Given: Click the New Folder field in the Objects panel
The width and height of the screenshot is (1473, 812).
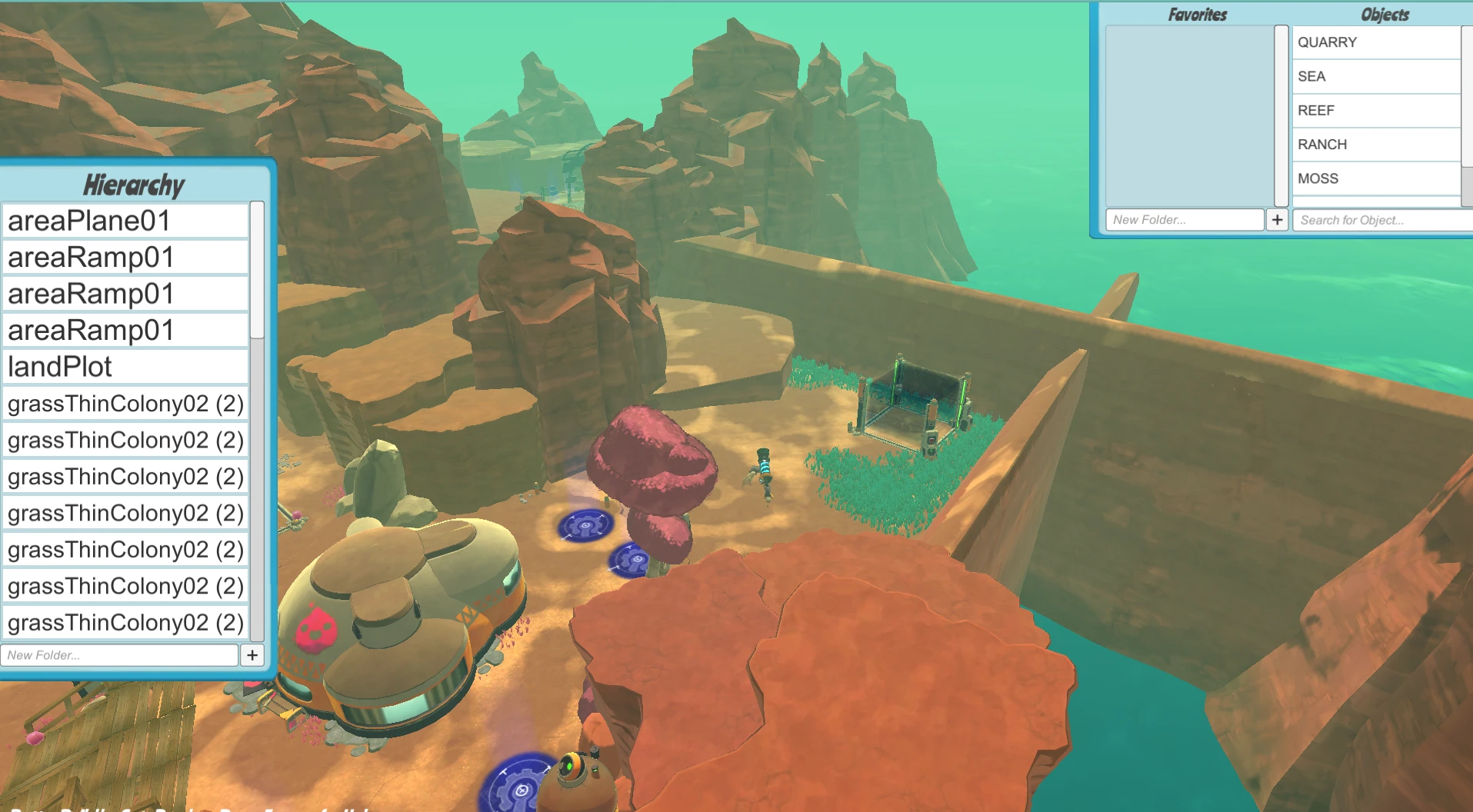Looking at the screenshot, I should coord(1185,220).
